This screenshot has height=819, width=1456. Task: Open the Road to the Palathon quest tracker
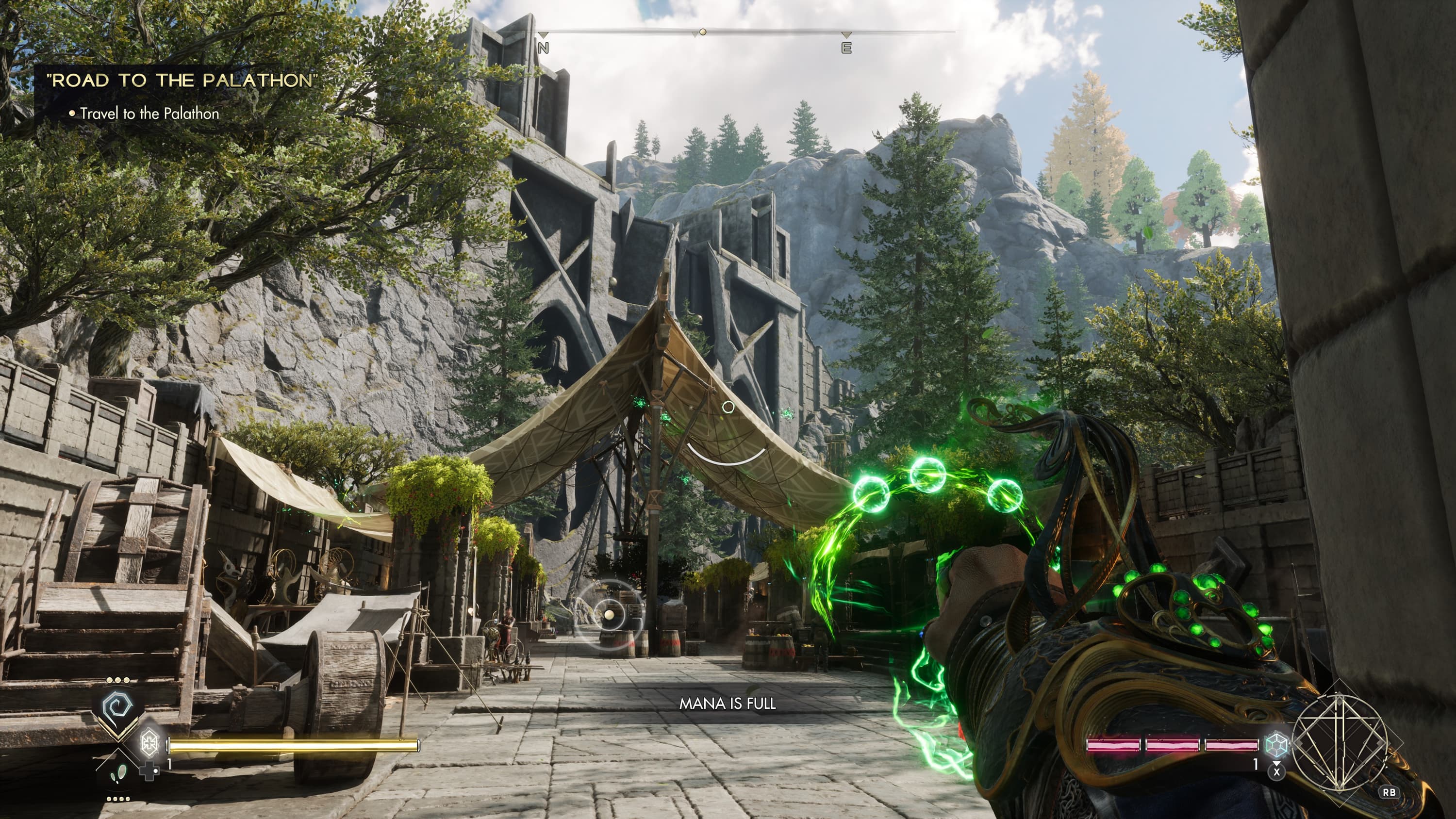point(182,80)
